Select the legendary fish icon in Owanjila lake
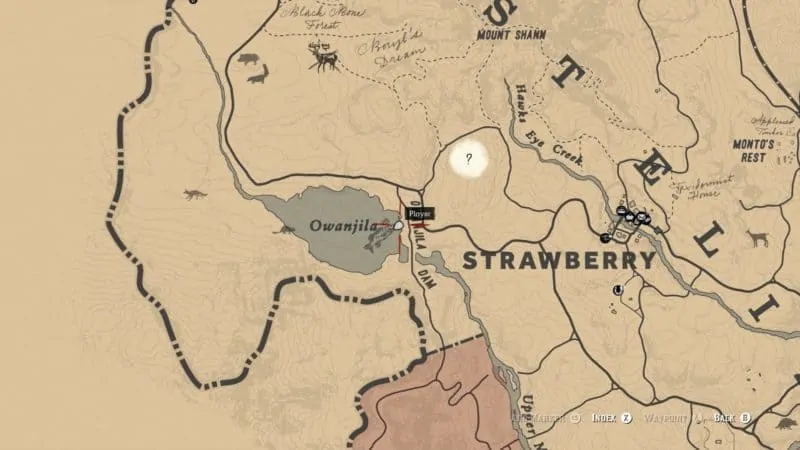The width and height of the screenshot is (800, 450). pos(377,240)
